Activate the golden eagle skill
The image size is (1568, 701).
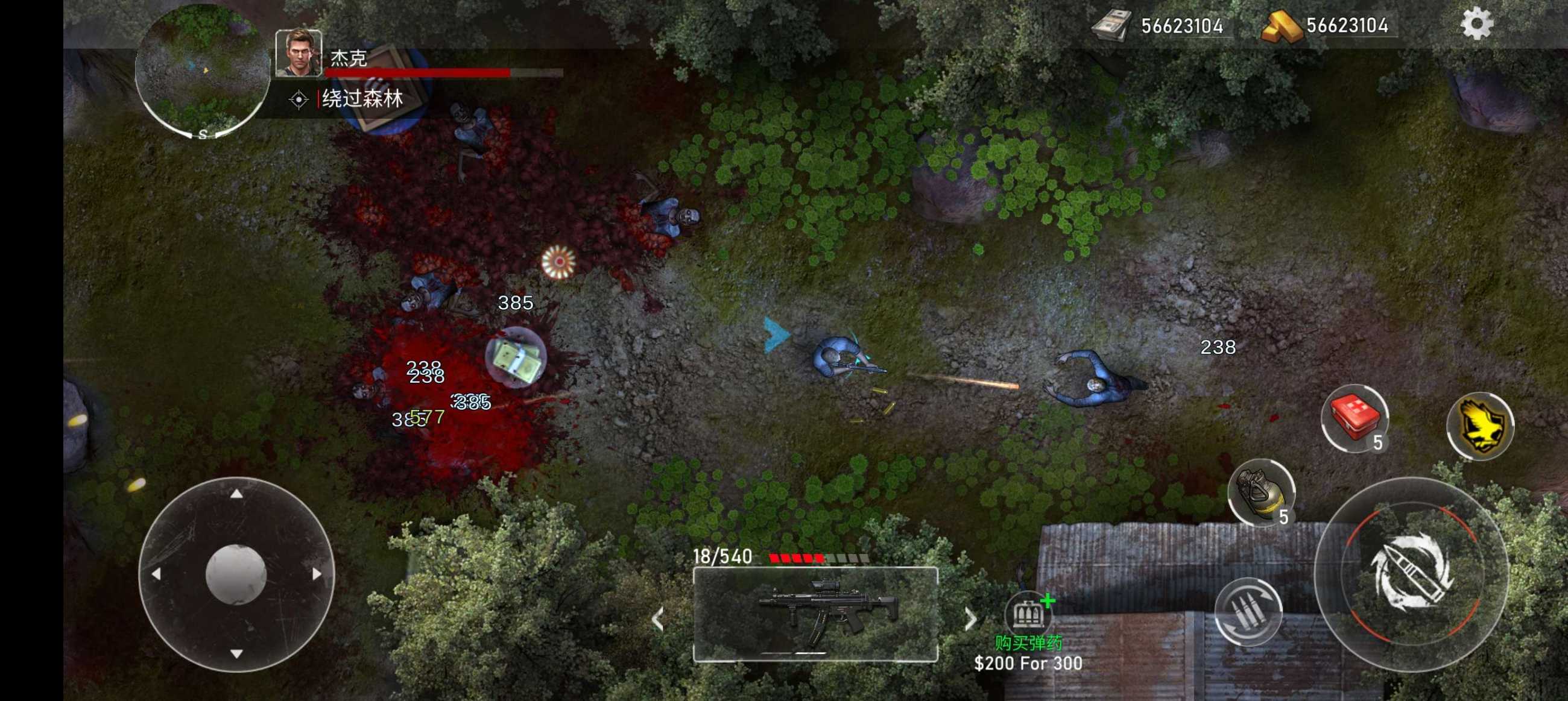(1481, 426)
